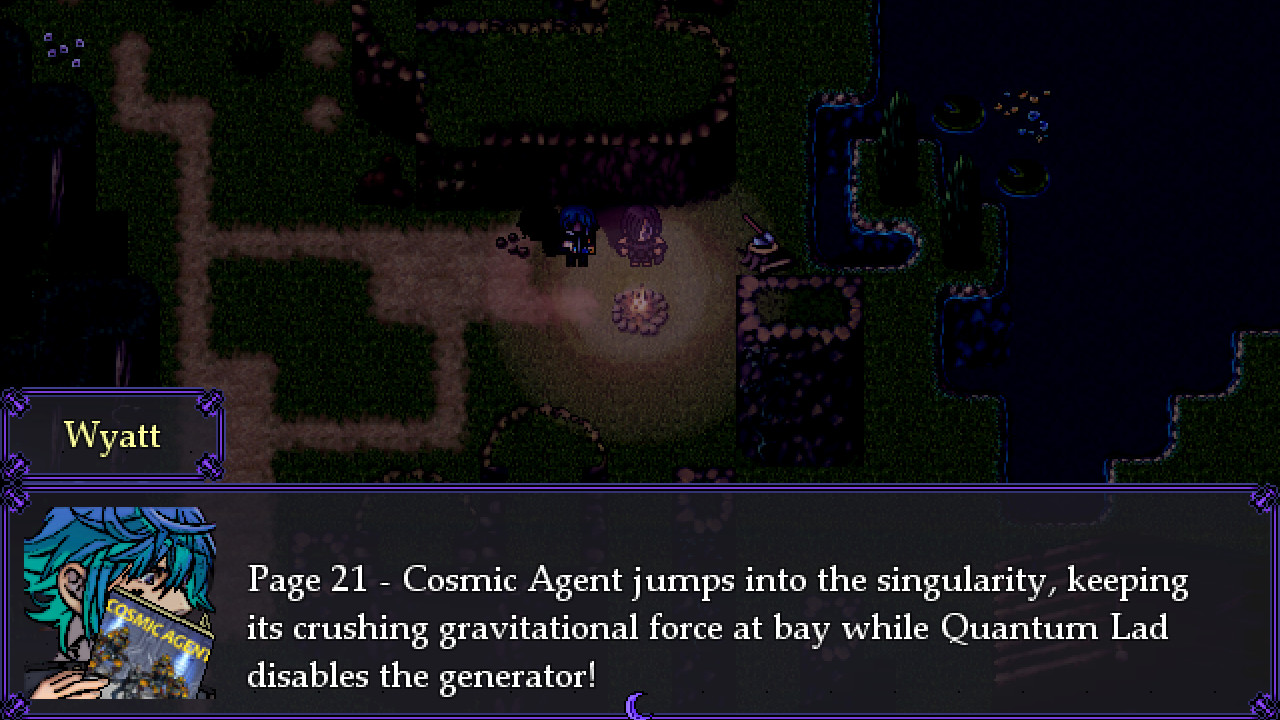Select the Page 21 dialogue heading
The height and width of the screenshot is (720, 1280).
[304, 580]
